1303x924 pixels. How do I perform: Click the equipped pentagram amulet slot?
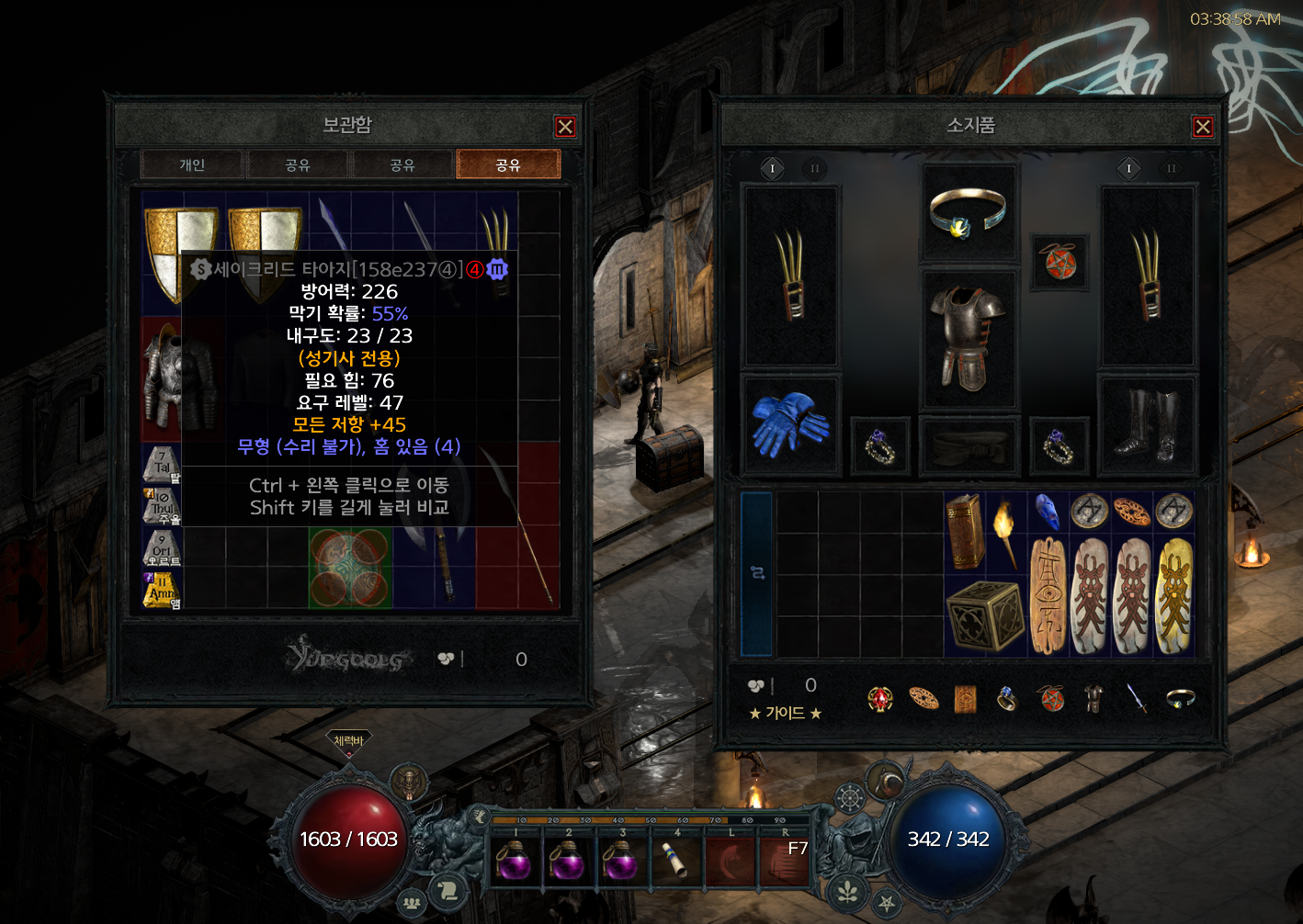[1059, 262]
